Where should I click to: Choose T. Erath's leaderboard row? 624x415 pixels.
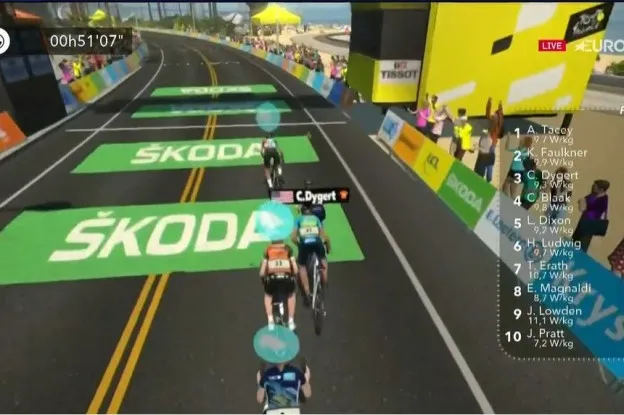[548, 266]
